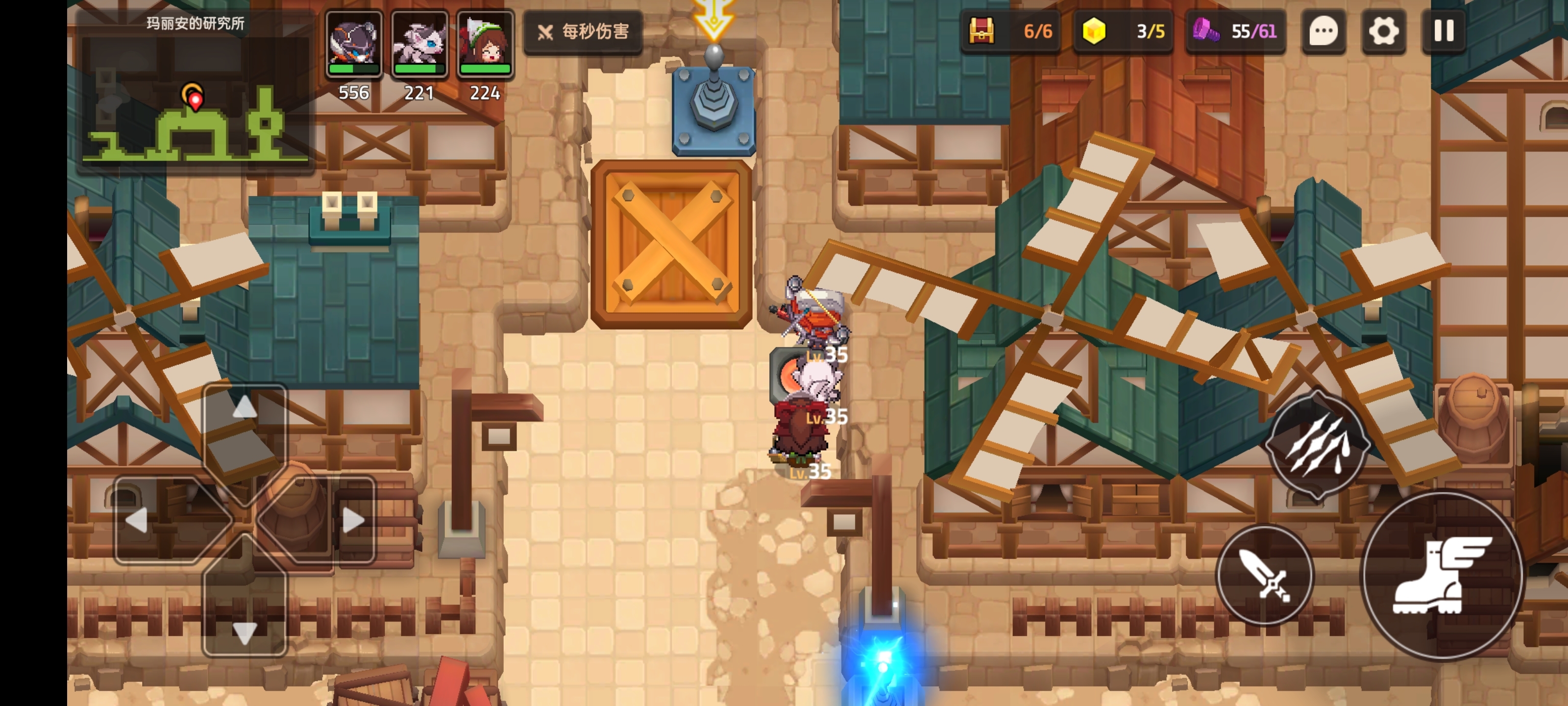Tap the left arrow on the d-pad
The height and width of the screenshot is (706, 1568).
pyautogui.click(x=136, y=520)
